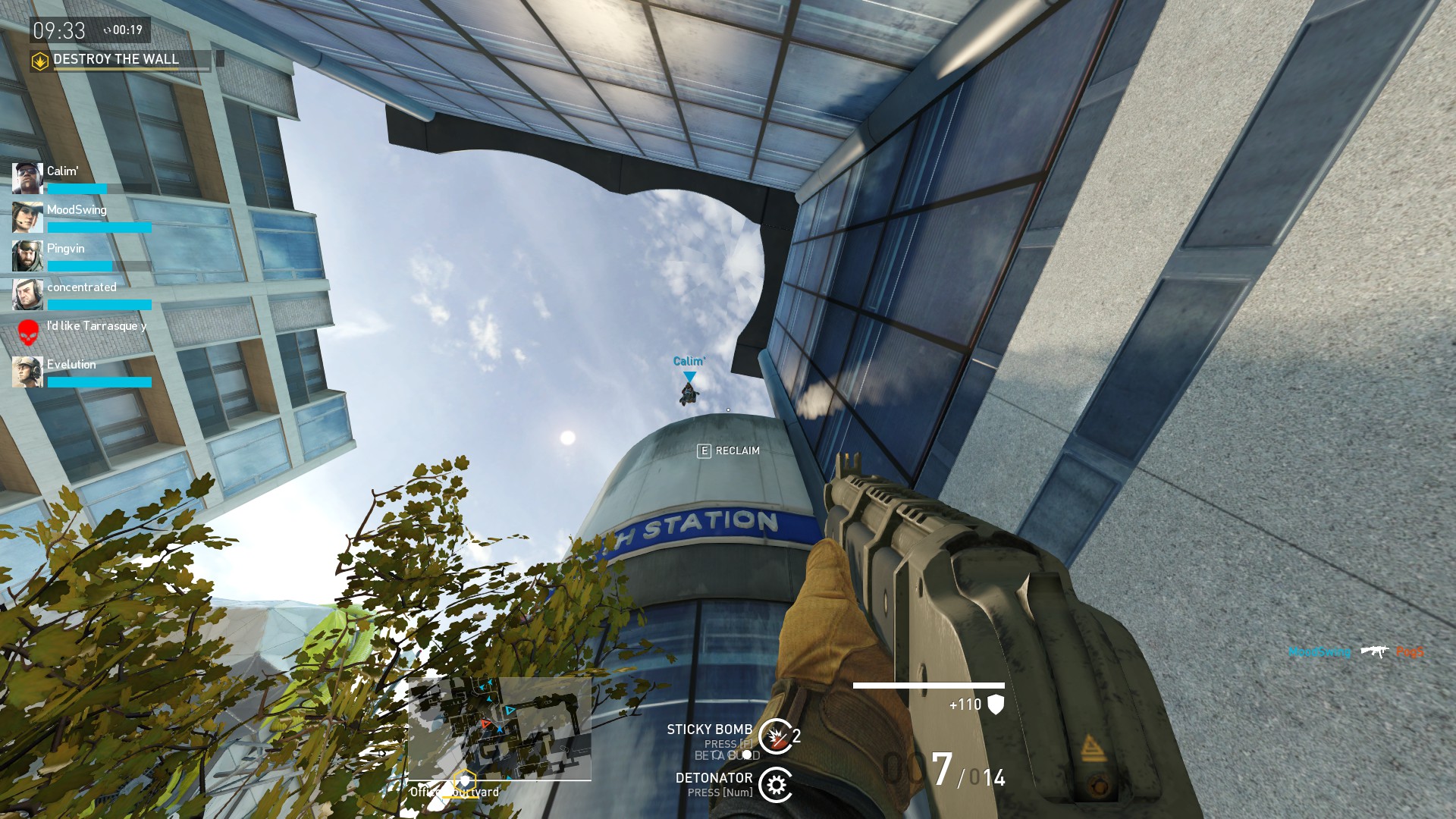Choose Pingvin in the squad list
The height and width of the screenshot is (819, 1456).
(x=65, y=249)
